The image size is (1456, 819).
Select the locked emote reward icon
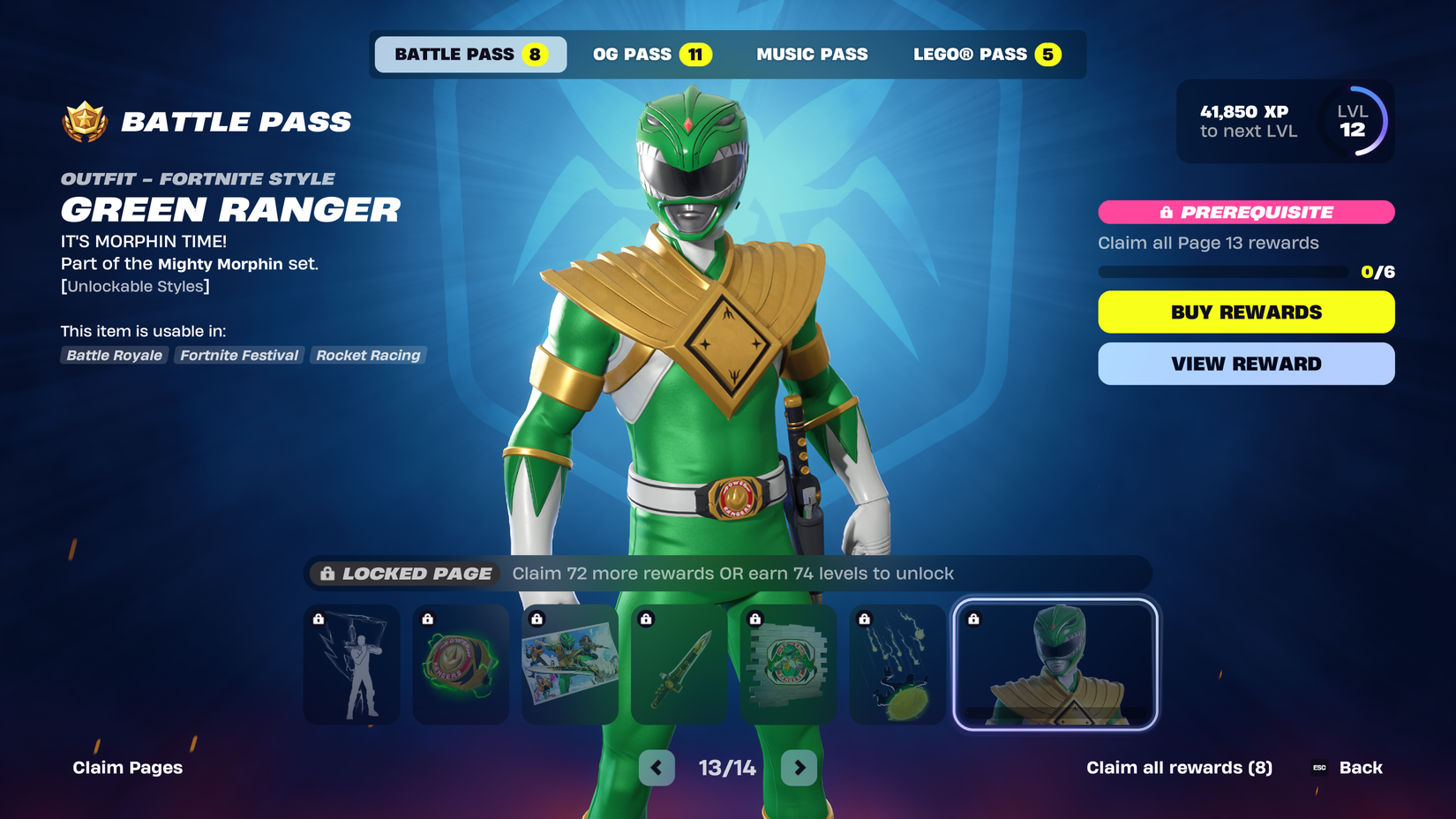(351, 665)
